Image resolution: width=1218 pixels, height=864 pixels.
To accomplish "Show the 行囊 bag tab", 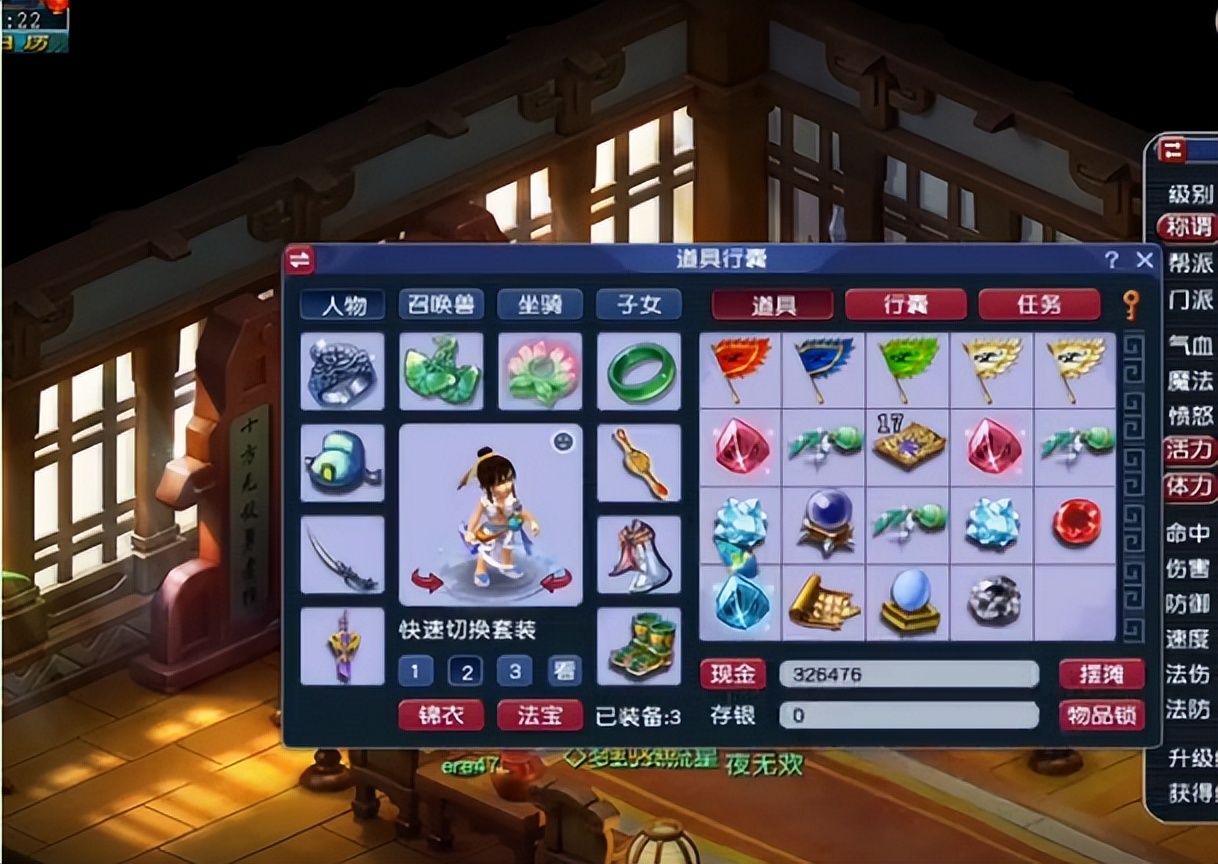I will [x=906, y=304].
